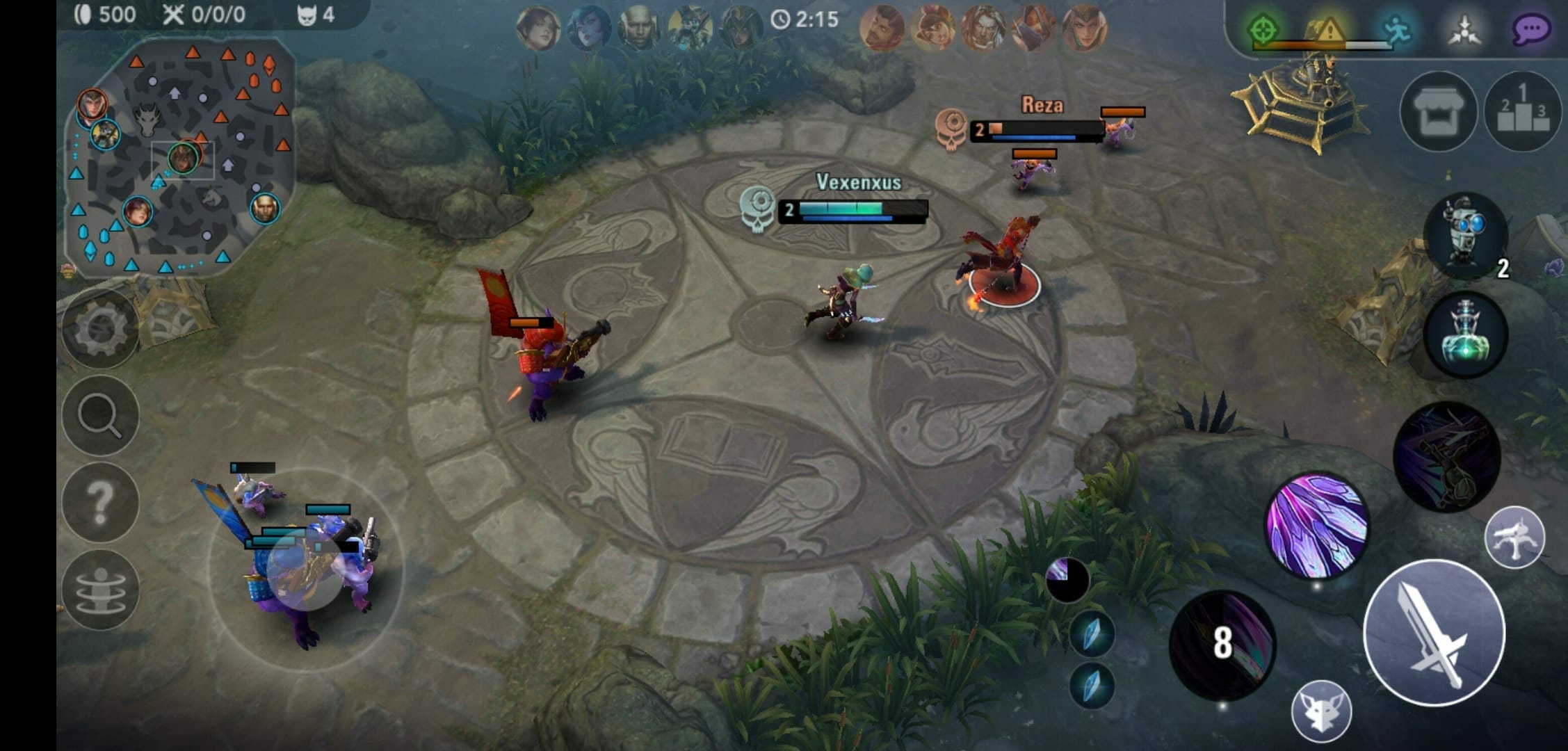
Task: Activate the dark ultimate ability icon
Action: click(1446, 456)
